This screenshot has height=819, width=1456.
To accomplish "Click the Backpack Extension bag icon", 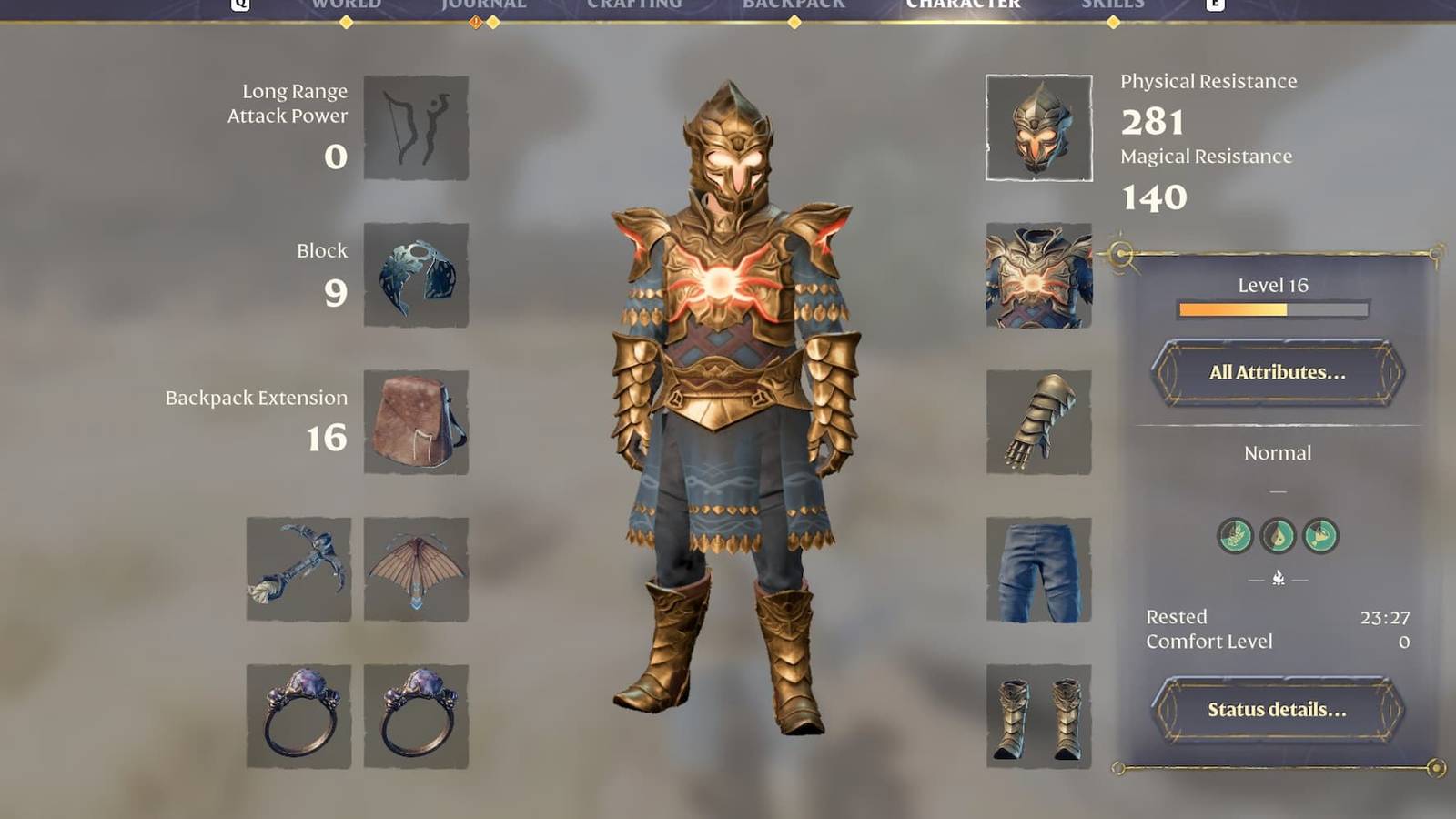I will [417, 421].
